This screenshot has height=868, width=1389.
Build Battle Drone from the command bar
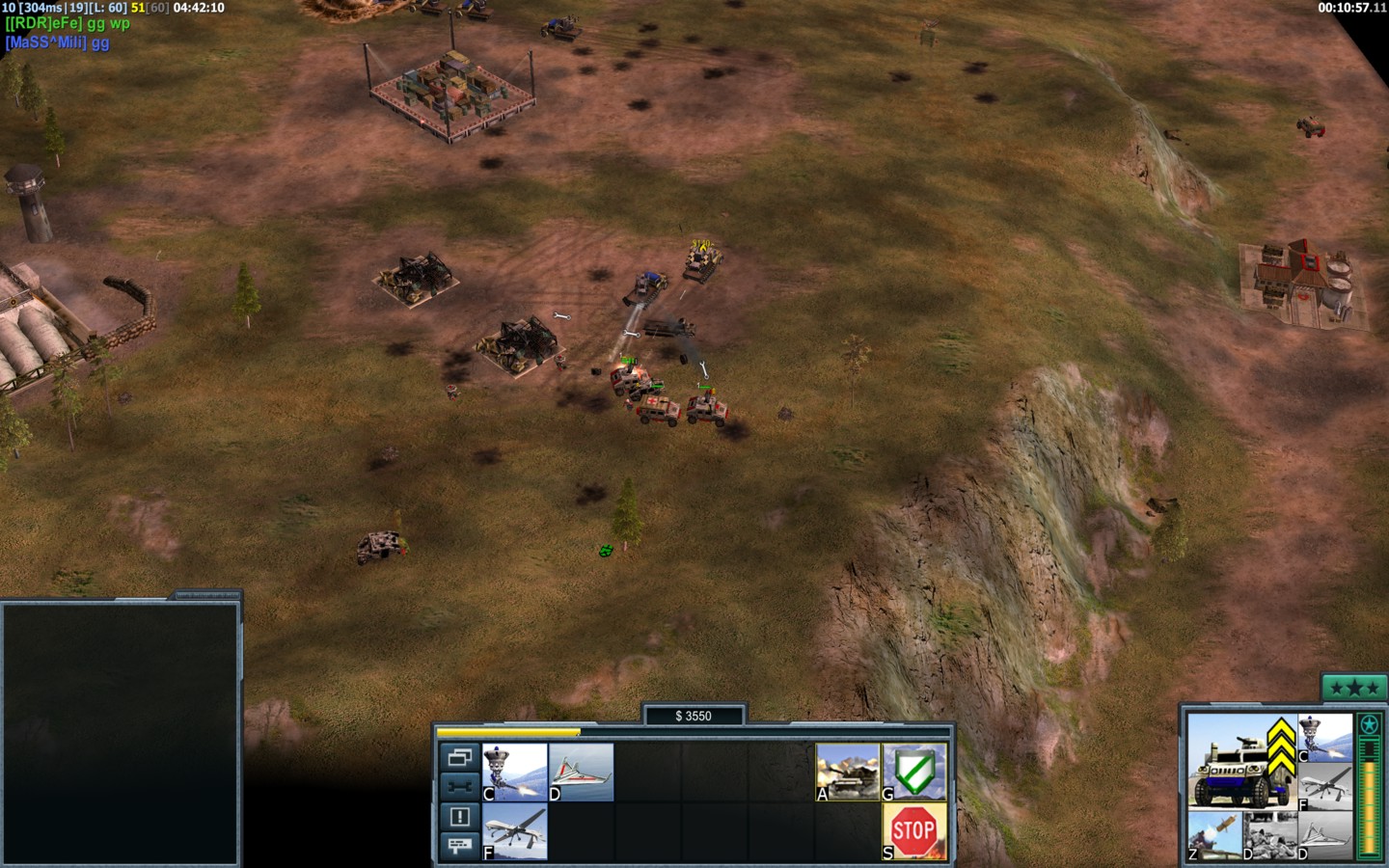click(x=514, y=772)
